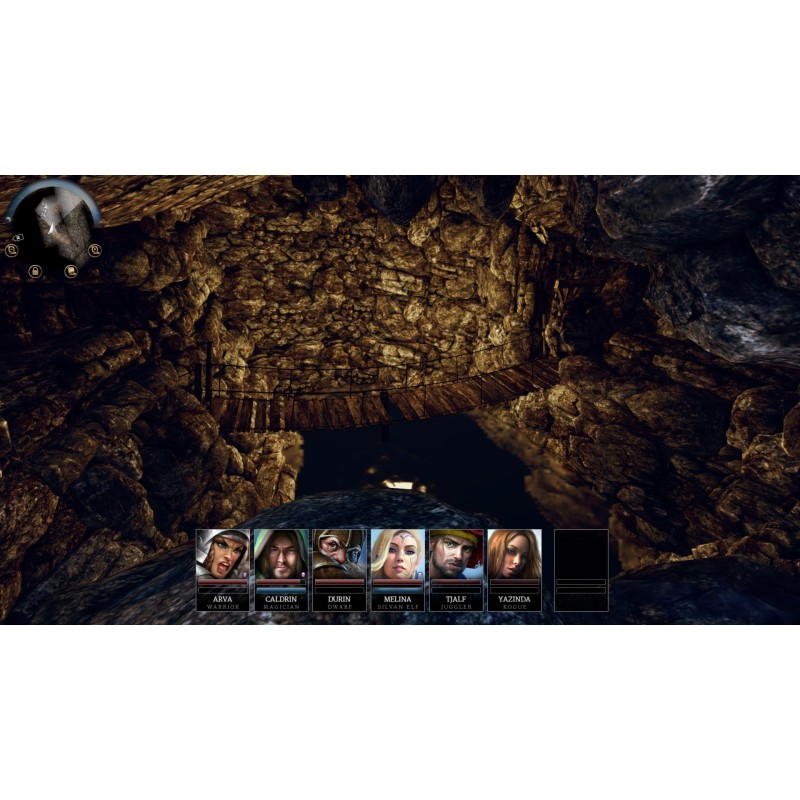Screen dimensions: 800x800
Task: Click the empty seventh party slot
Action: pyautogui.click(x=581, y=570)
